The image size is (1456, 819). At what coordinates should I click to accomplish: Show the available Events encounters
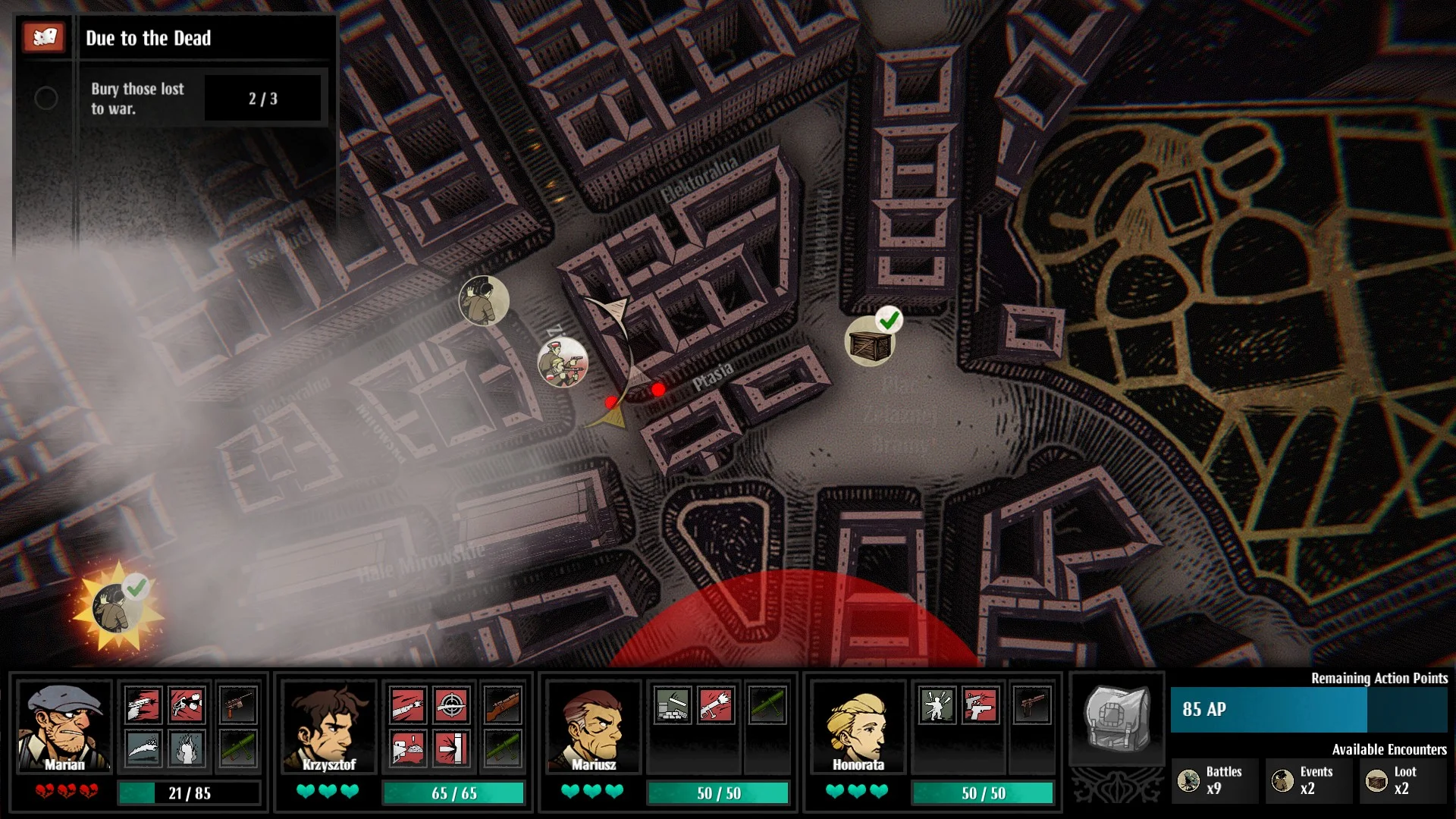click(x=1307, y=780)
